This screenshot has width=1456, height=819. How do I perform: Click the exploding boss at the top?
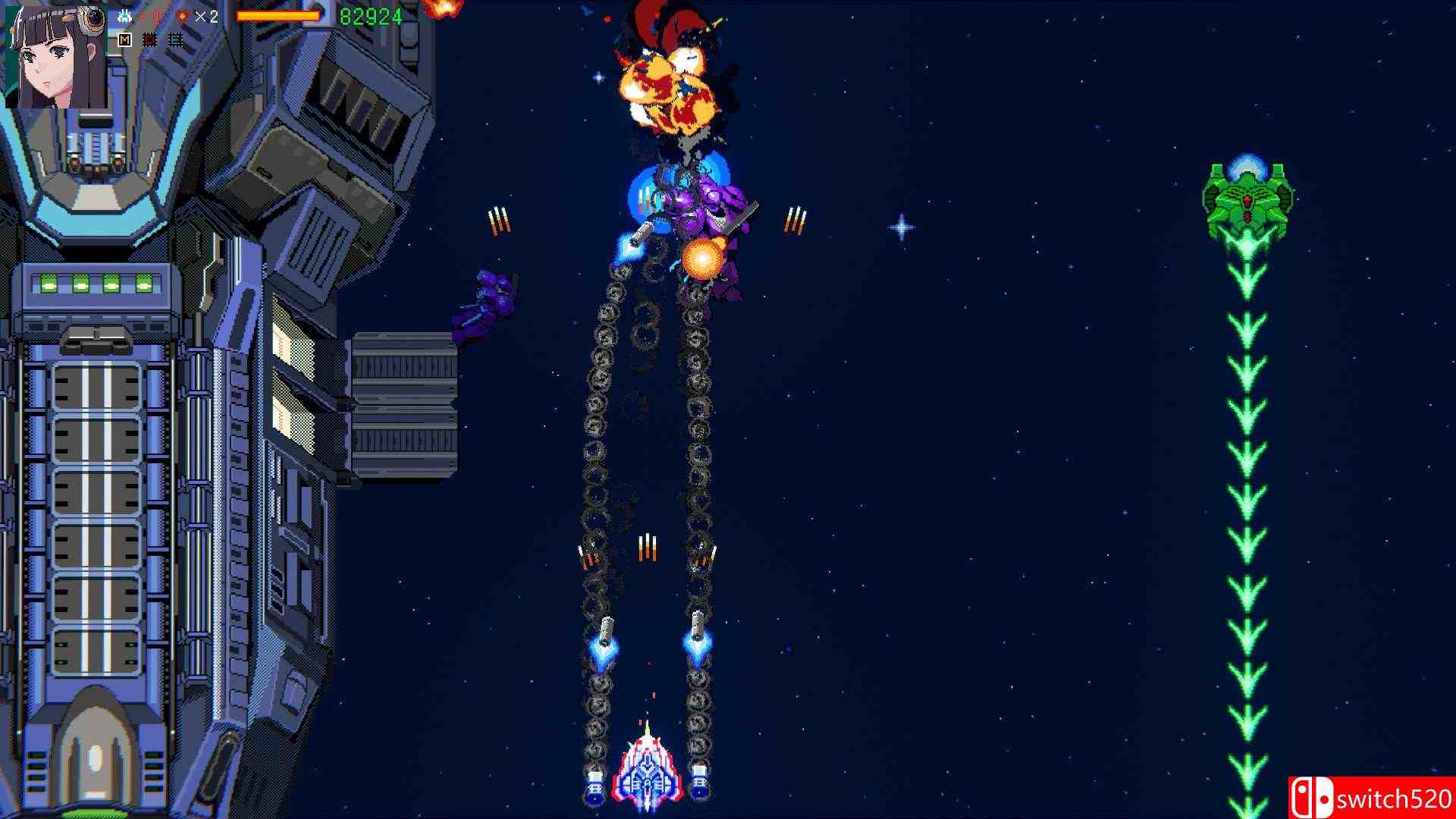coord(671,83)
